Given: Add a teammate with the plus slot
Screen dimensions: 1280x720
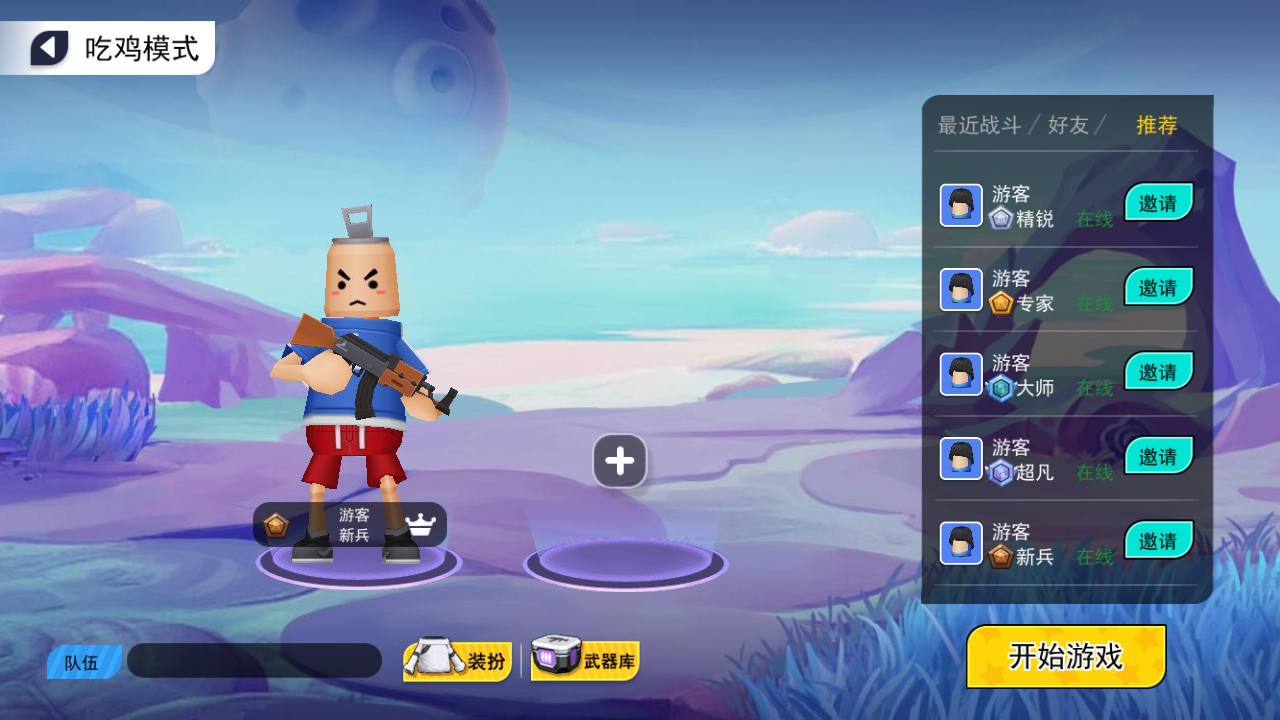Looking at the screenshot, I should (x=620, y=461).
